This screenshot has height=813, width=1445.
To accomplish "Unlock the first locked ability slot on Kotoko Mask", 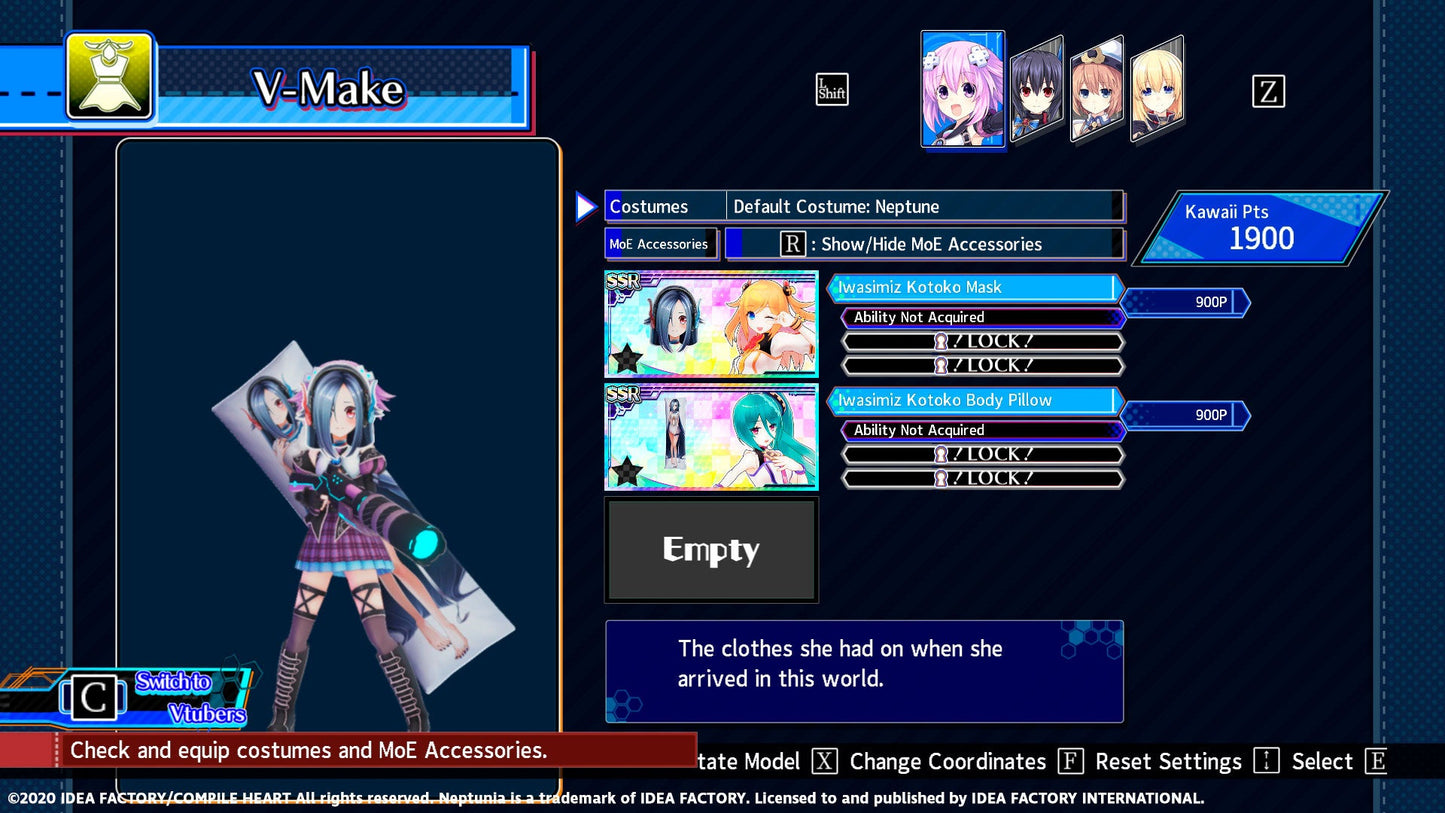I will point(982,340).
